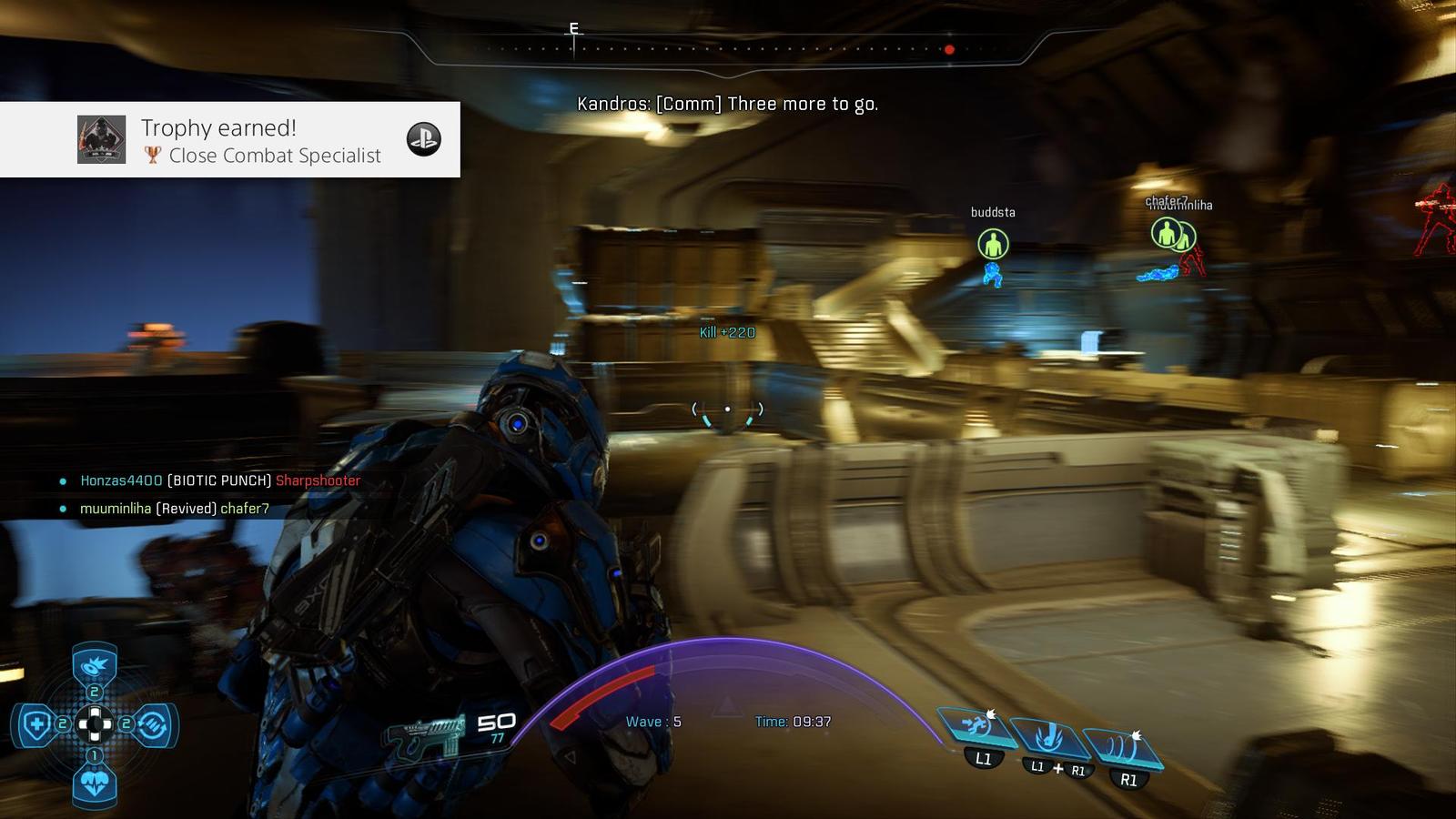Select the muuminliha Revived chafer7 feed entry
Image resolution: width=1456 pixels, height=819 pixels.
[x=175, y=509]
